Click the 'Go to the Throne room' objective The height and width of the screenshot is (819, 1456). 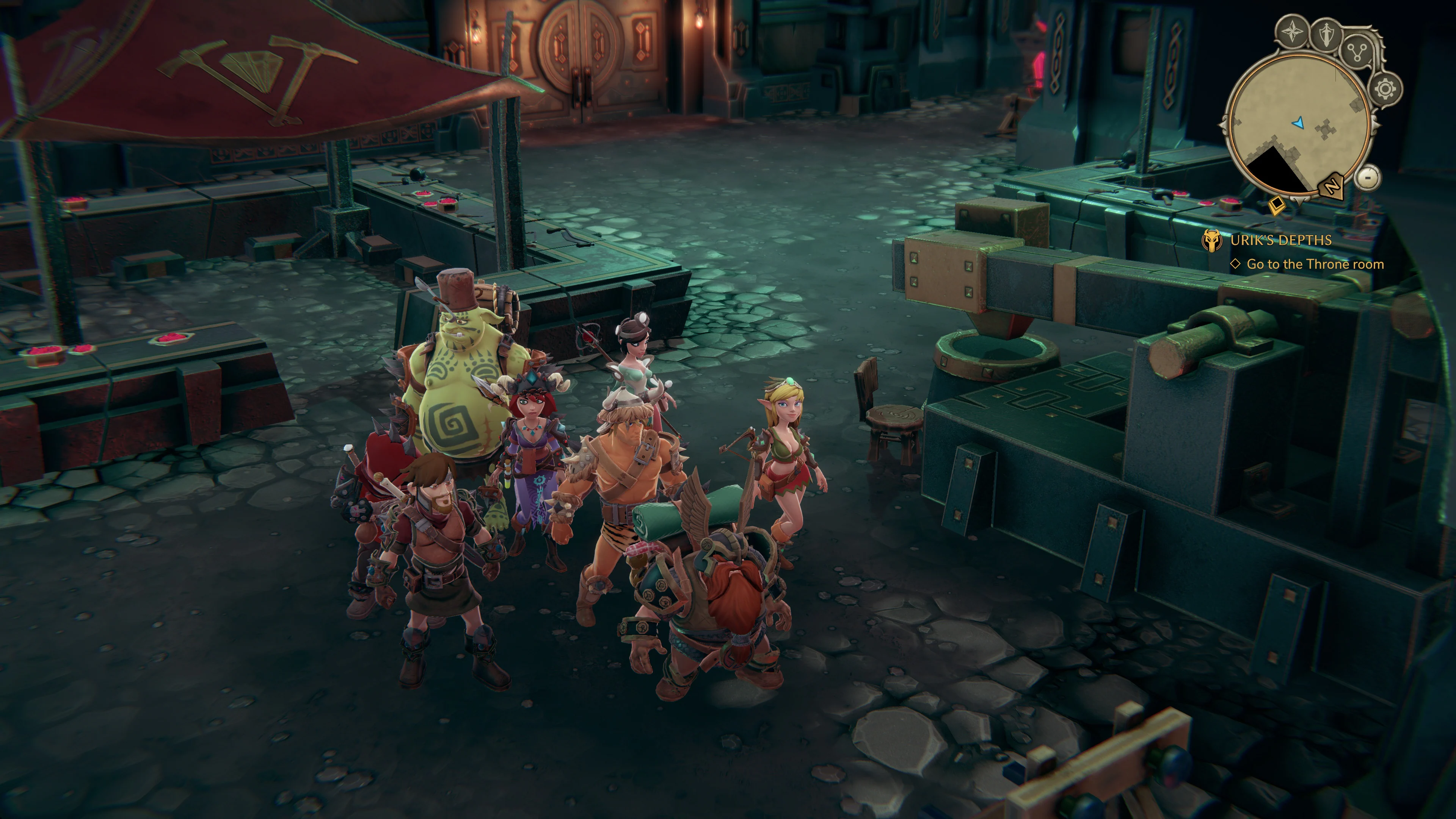click(1315, 264)
